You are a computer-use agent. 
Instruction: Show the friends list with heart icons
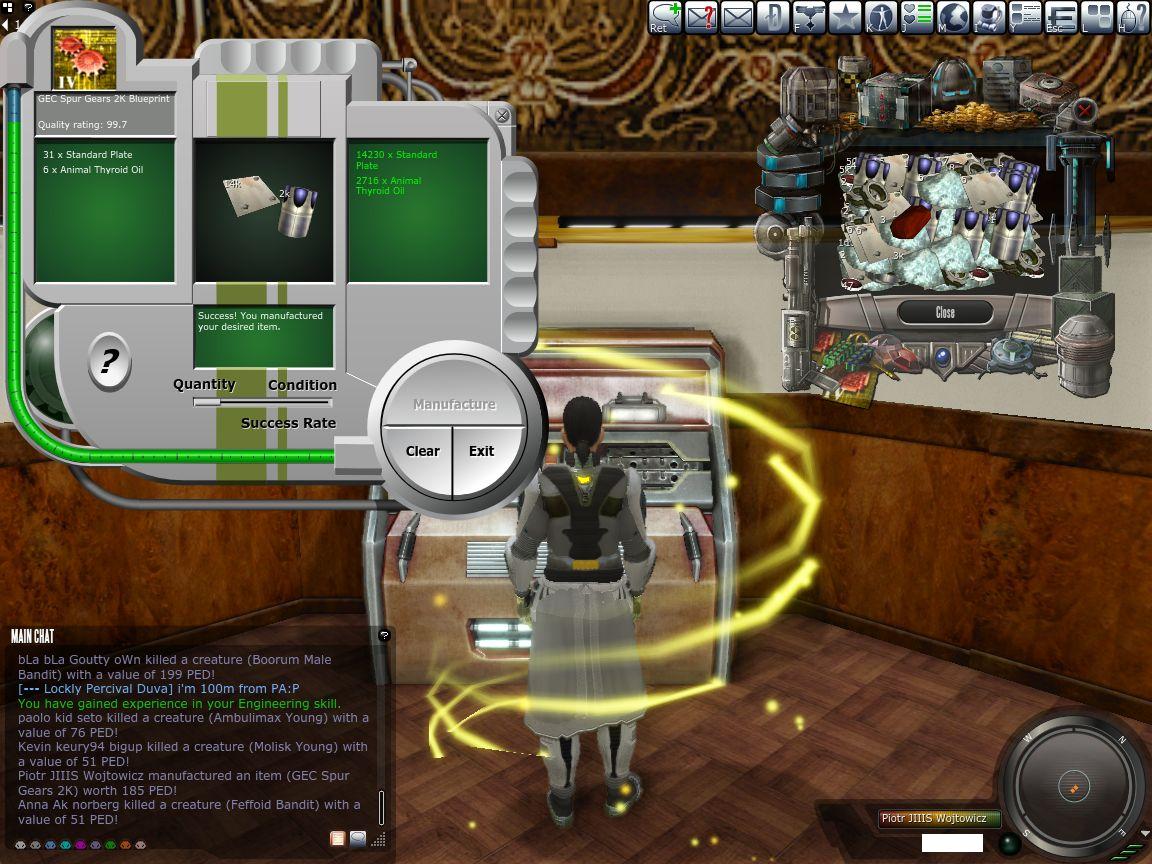[917, 17]
